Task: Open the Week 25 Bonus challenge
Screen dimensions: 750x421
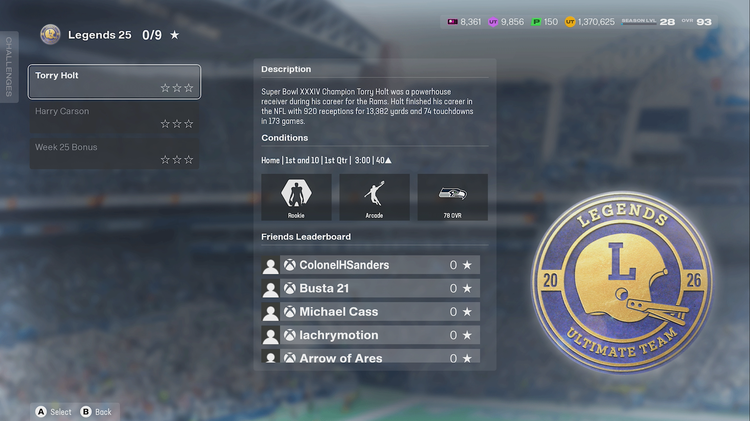Action: coord(114,152)
